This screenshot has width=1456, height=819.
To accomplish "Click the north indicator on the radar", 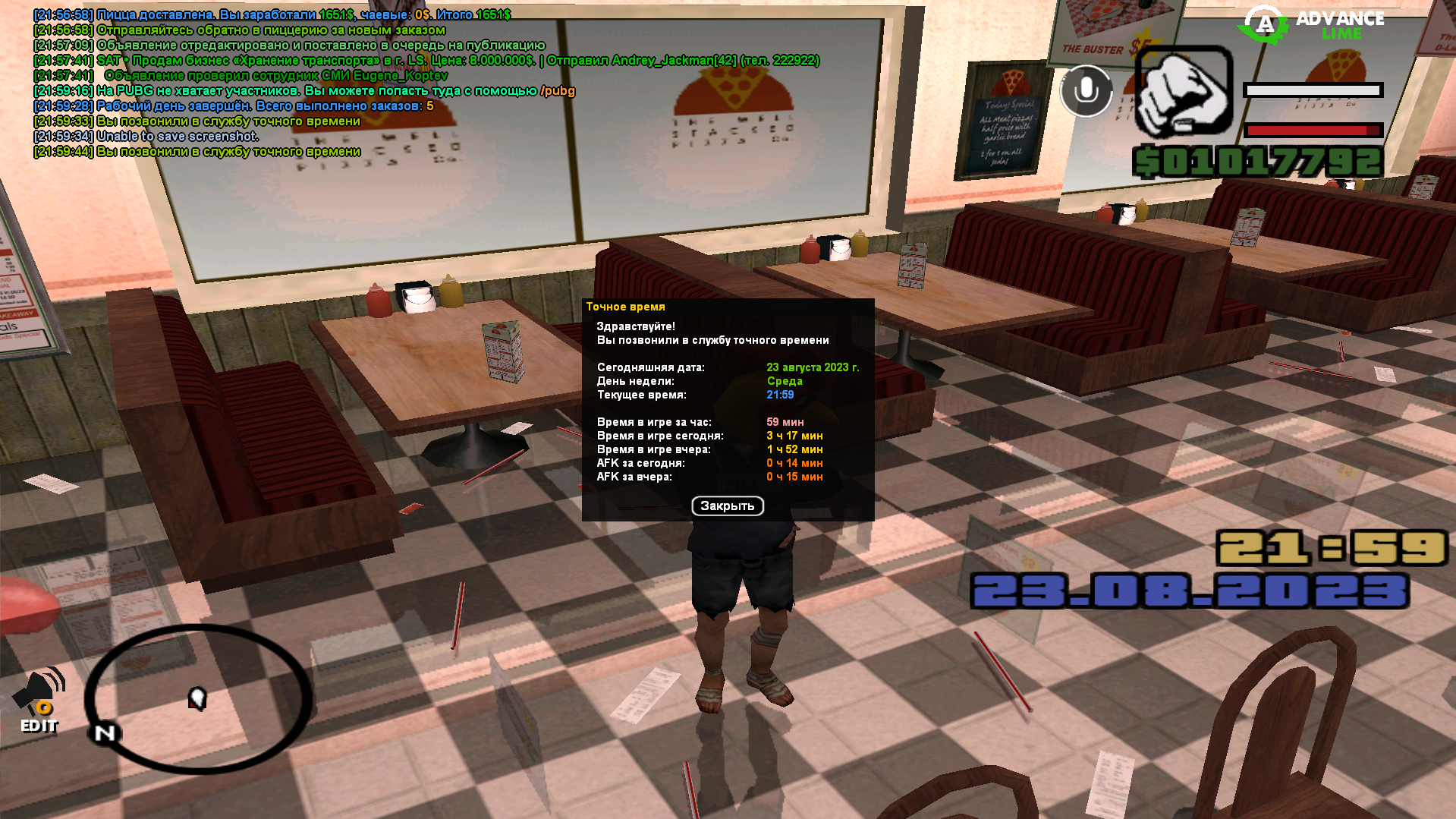I will (x=104, y=733).
